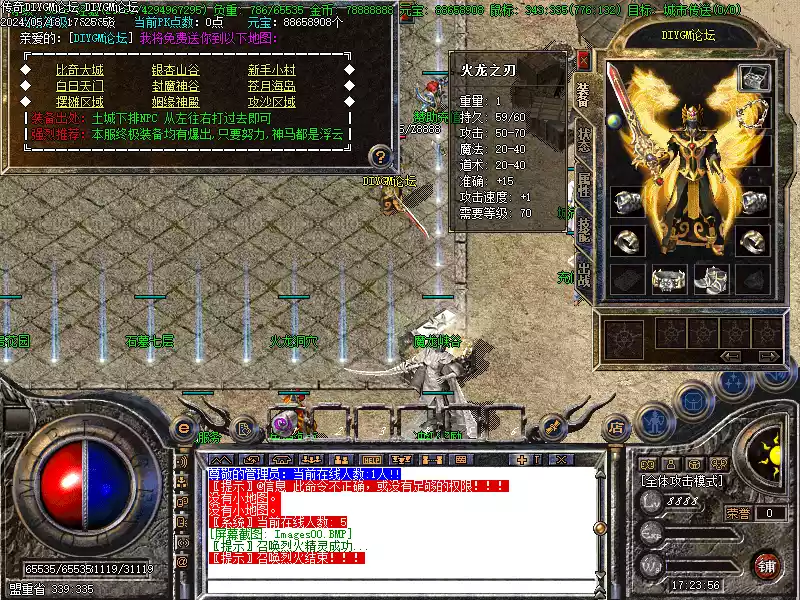
Task: Go to 白日天门 via dialog link
Action: pos(79,86)
